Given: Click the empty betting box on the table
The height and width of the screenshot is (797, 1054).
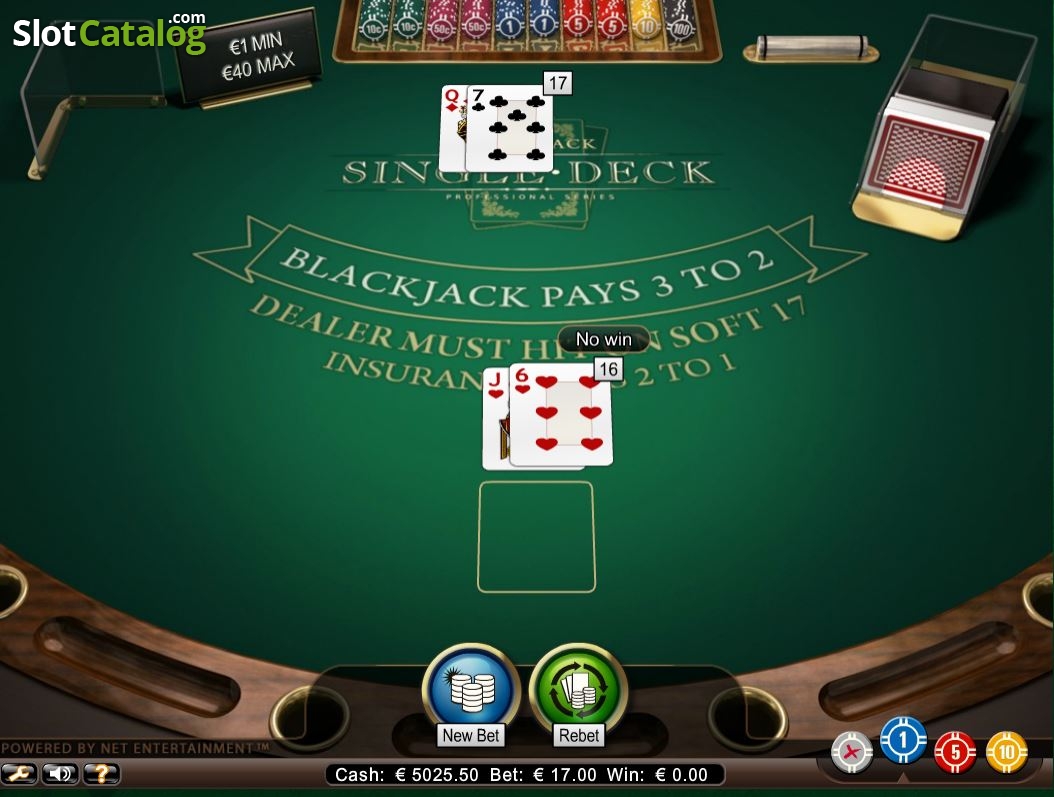Looking at the screenshot, I should coord(536,537).
